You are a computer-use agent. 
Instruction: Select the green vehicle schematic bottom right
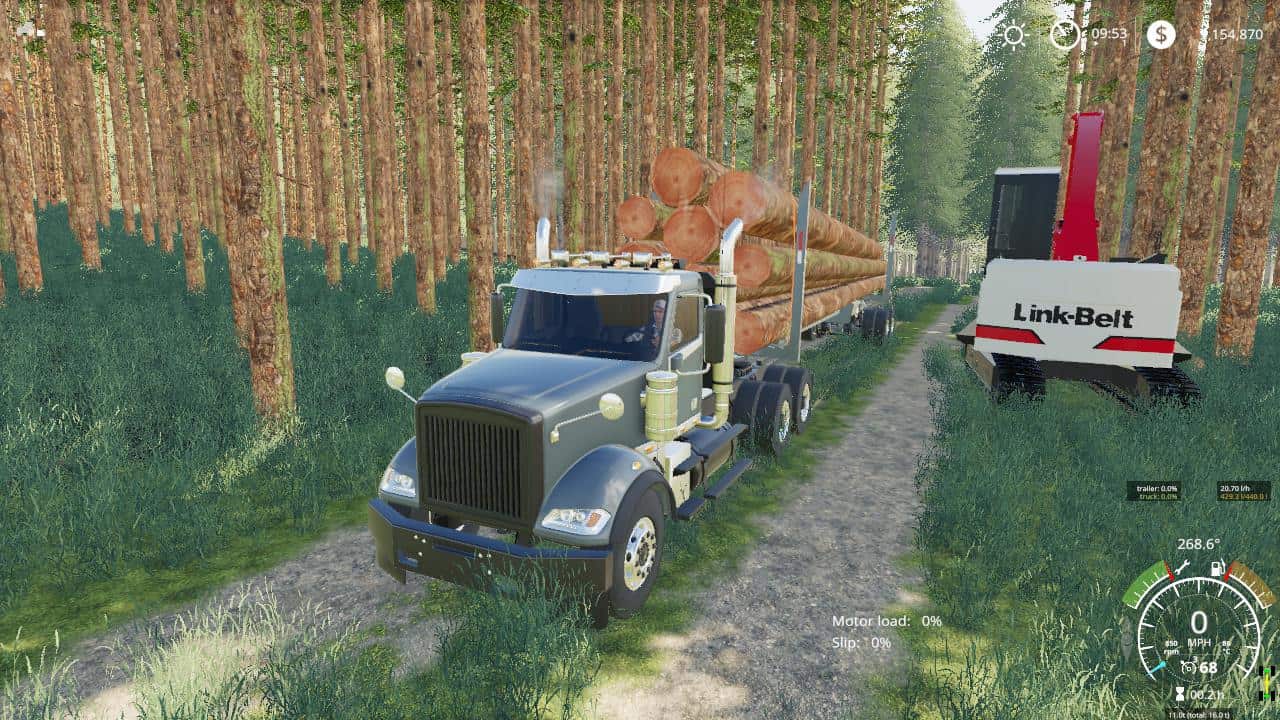coord(1267,671)
